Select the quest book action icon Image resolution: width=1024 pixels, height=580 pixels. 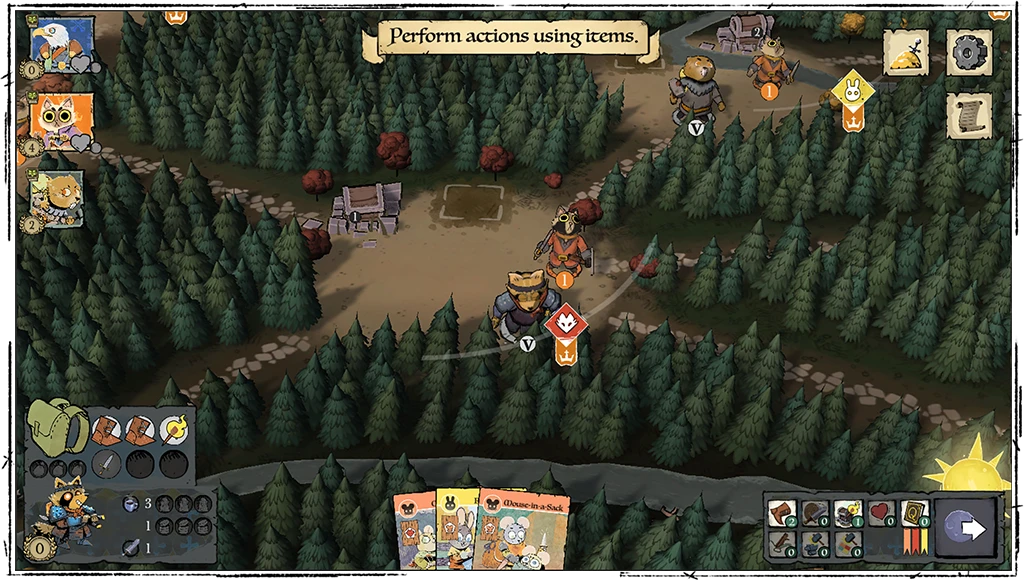coord(912,513)
